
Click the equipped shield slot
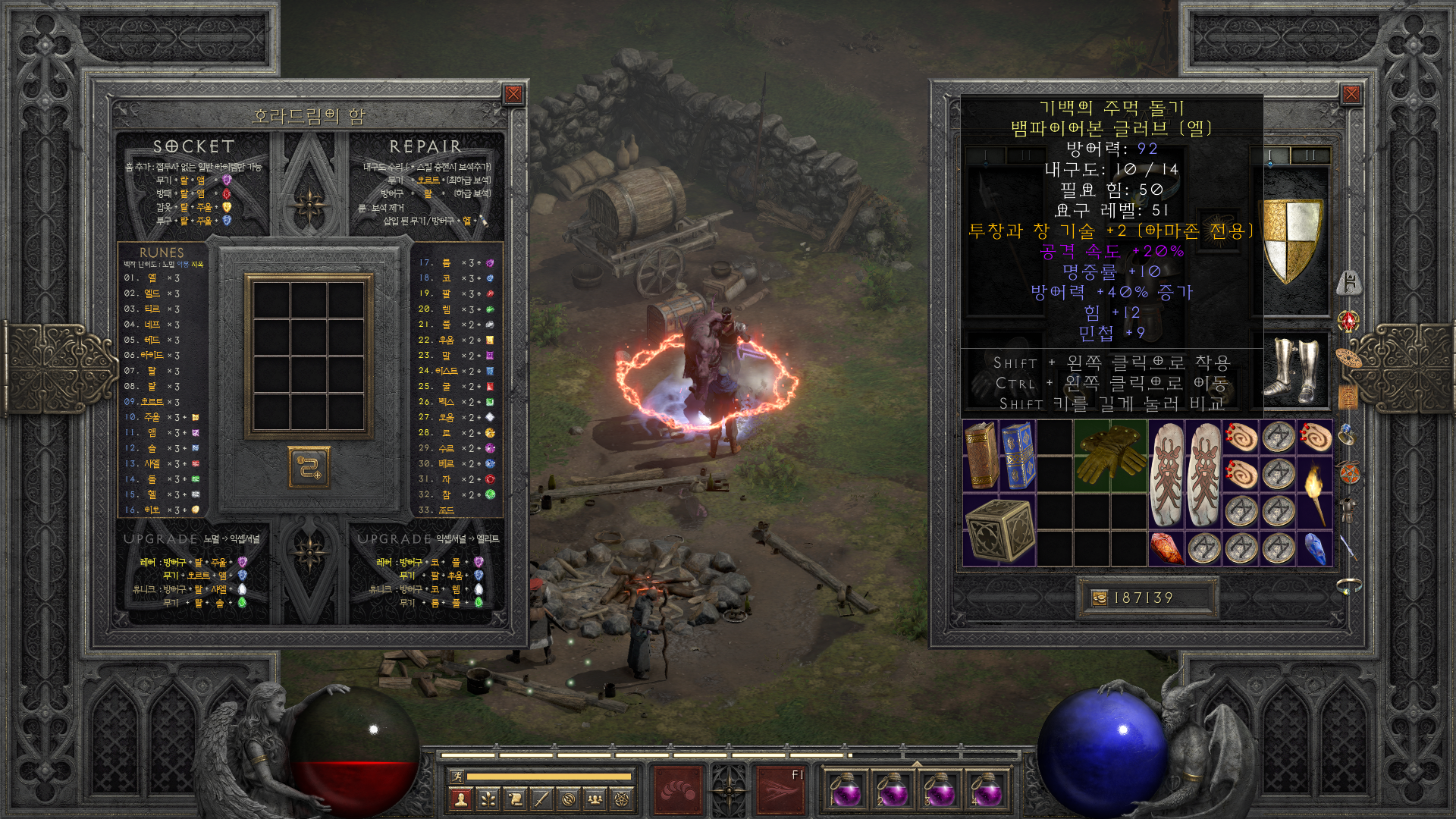coord(1290,240)
